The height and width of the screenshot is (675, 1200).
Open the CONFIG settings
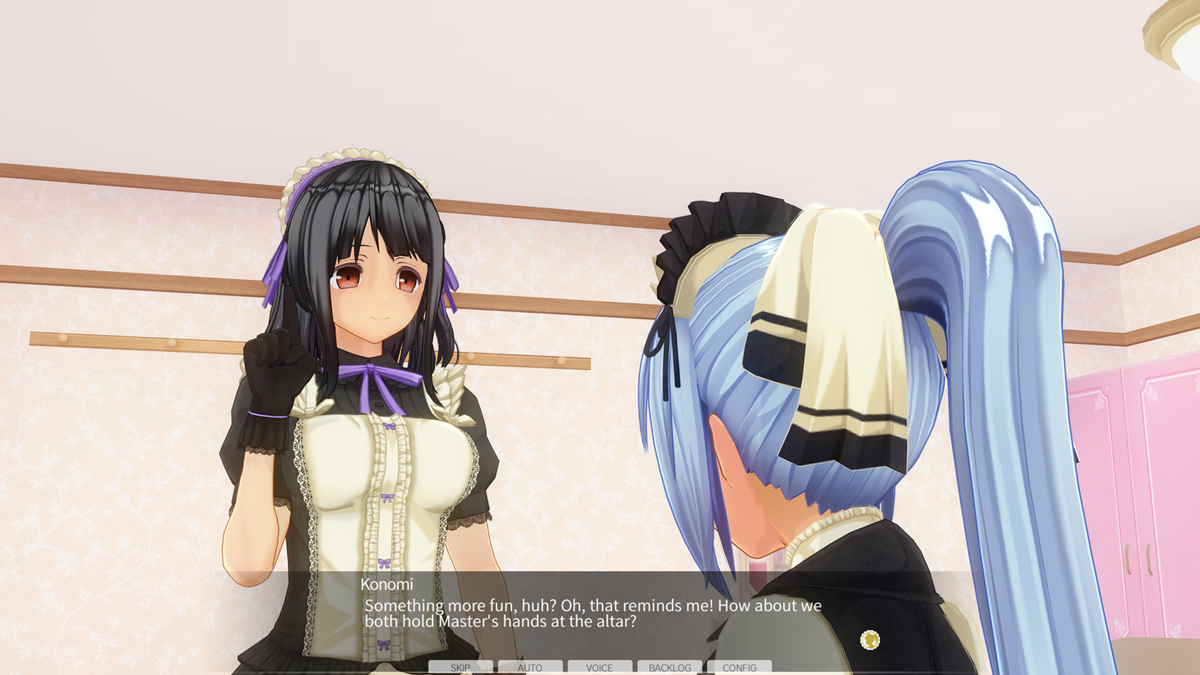tap(739, 667)
